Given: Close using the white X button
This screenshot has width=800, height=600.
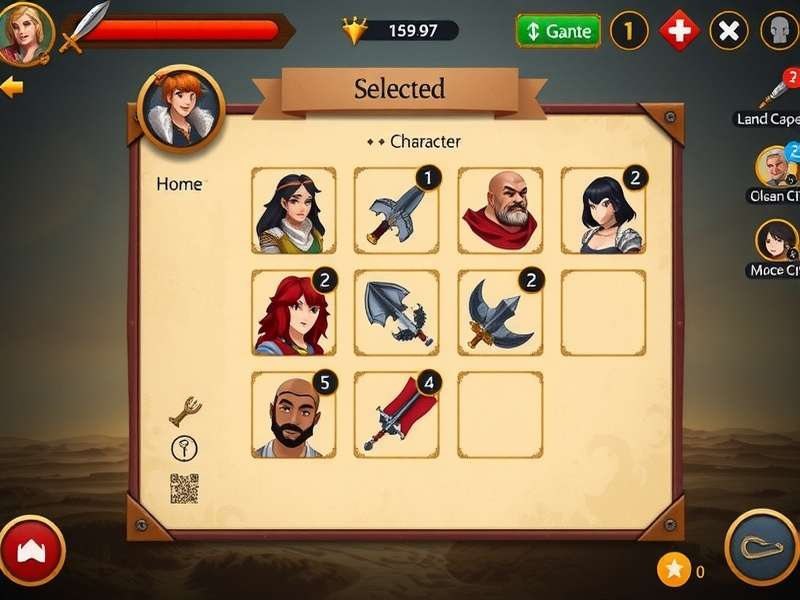Looking at the screenshot, I should [729, 31].
